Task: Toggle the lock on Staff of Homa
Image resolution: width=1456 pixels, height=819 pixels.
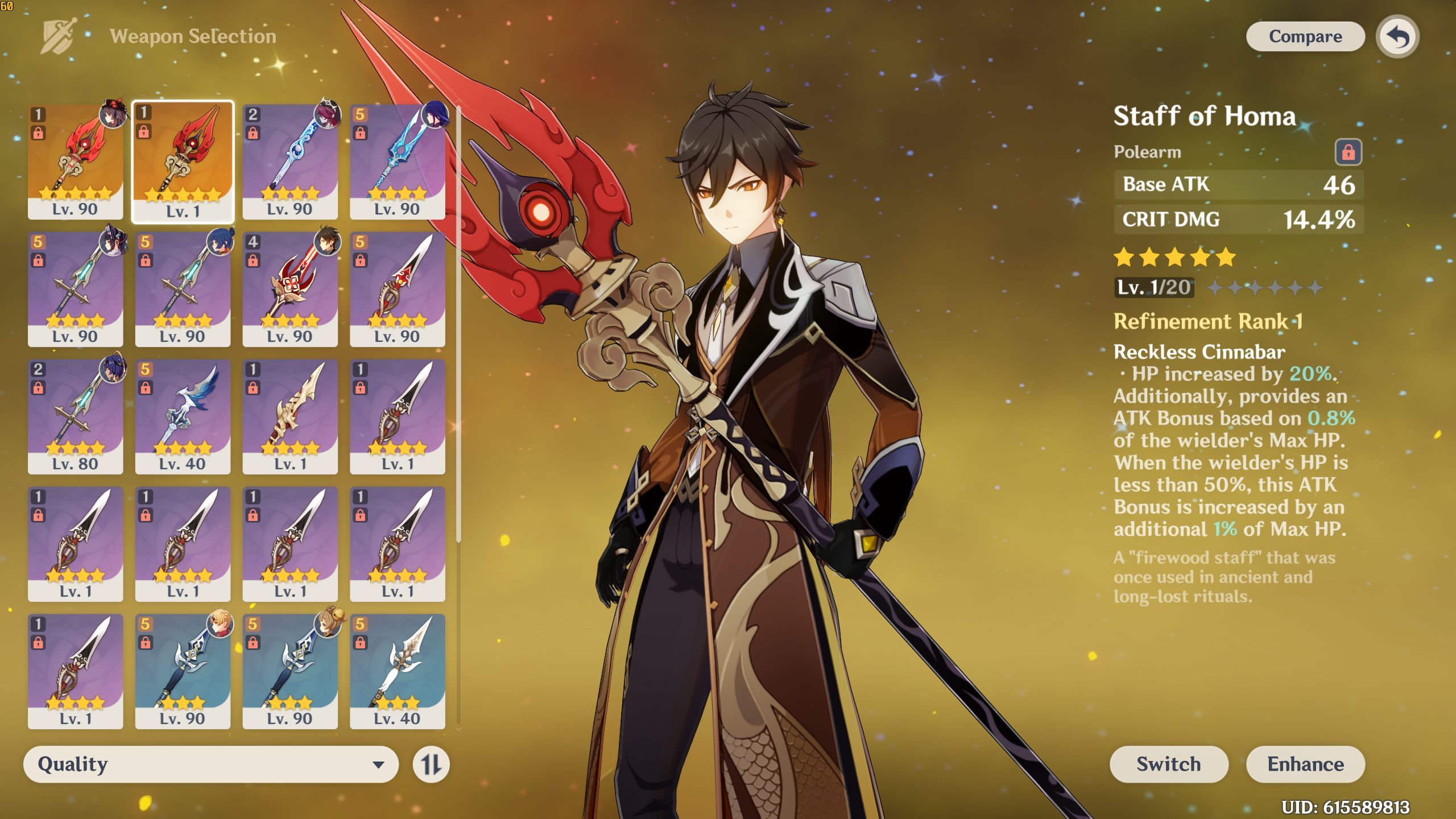Action: coord(1348,152)
